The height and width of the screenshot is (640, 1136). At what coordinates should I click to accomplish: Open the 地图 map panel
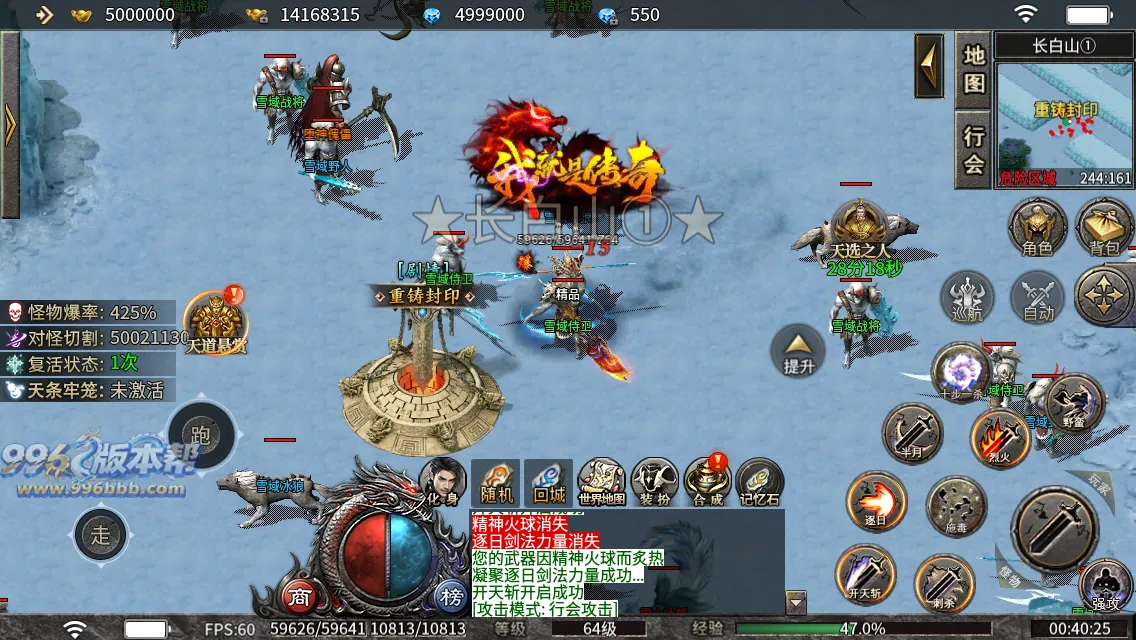coord(974,70)
